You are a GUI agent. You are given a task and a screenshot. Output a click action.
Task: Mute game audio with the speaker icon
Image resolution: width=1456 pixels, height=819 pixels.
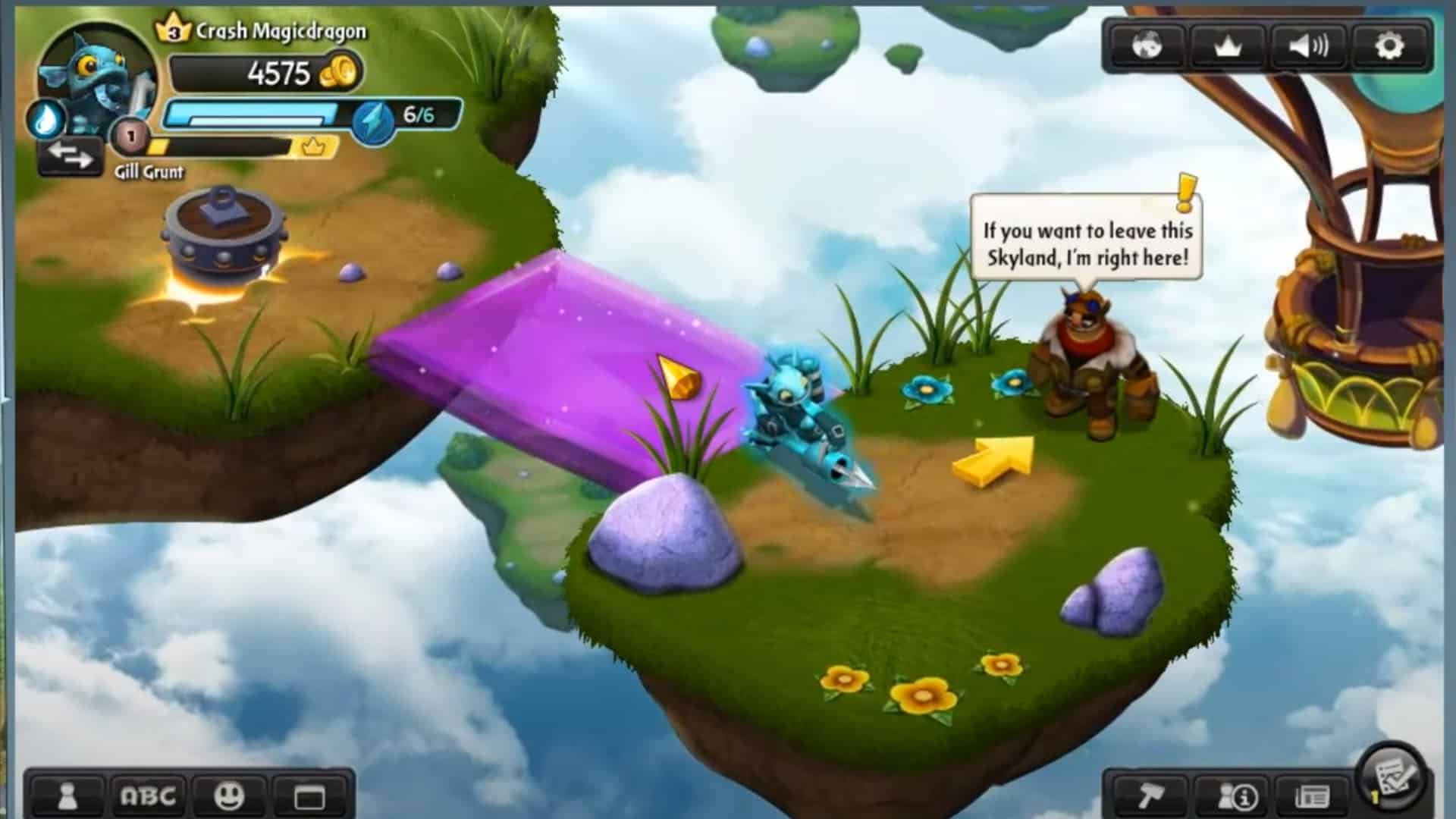point(1308,46)
